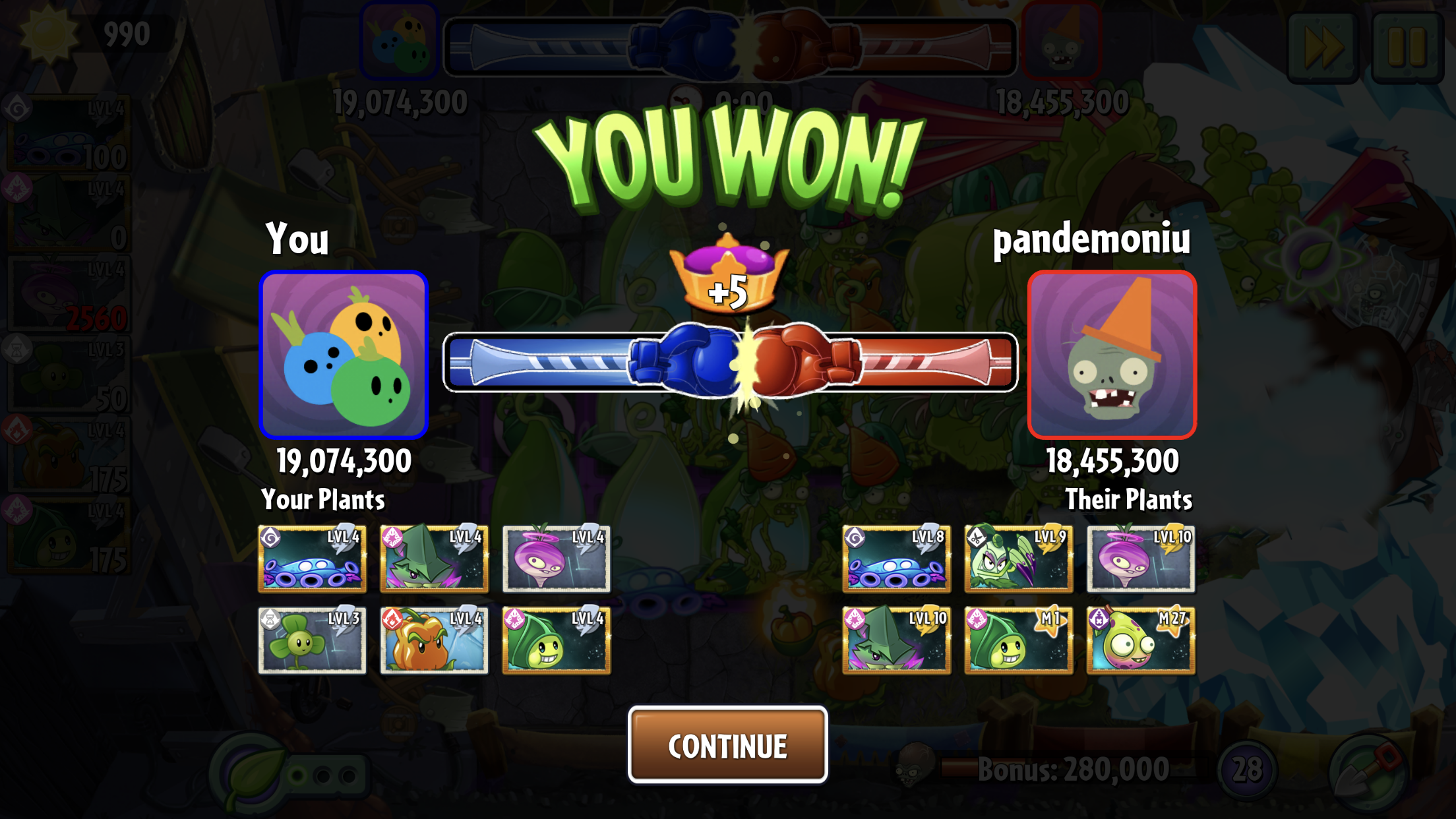
Task: Choose your LVL 4 dark leafy plant card
Action: click(x=434, y=559)
